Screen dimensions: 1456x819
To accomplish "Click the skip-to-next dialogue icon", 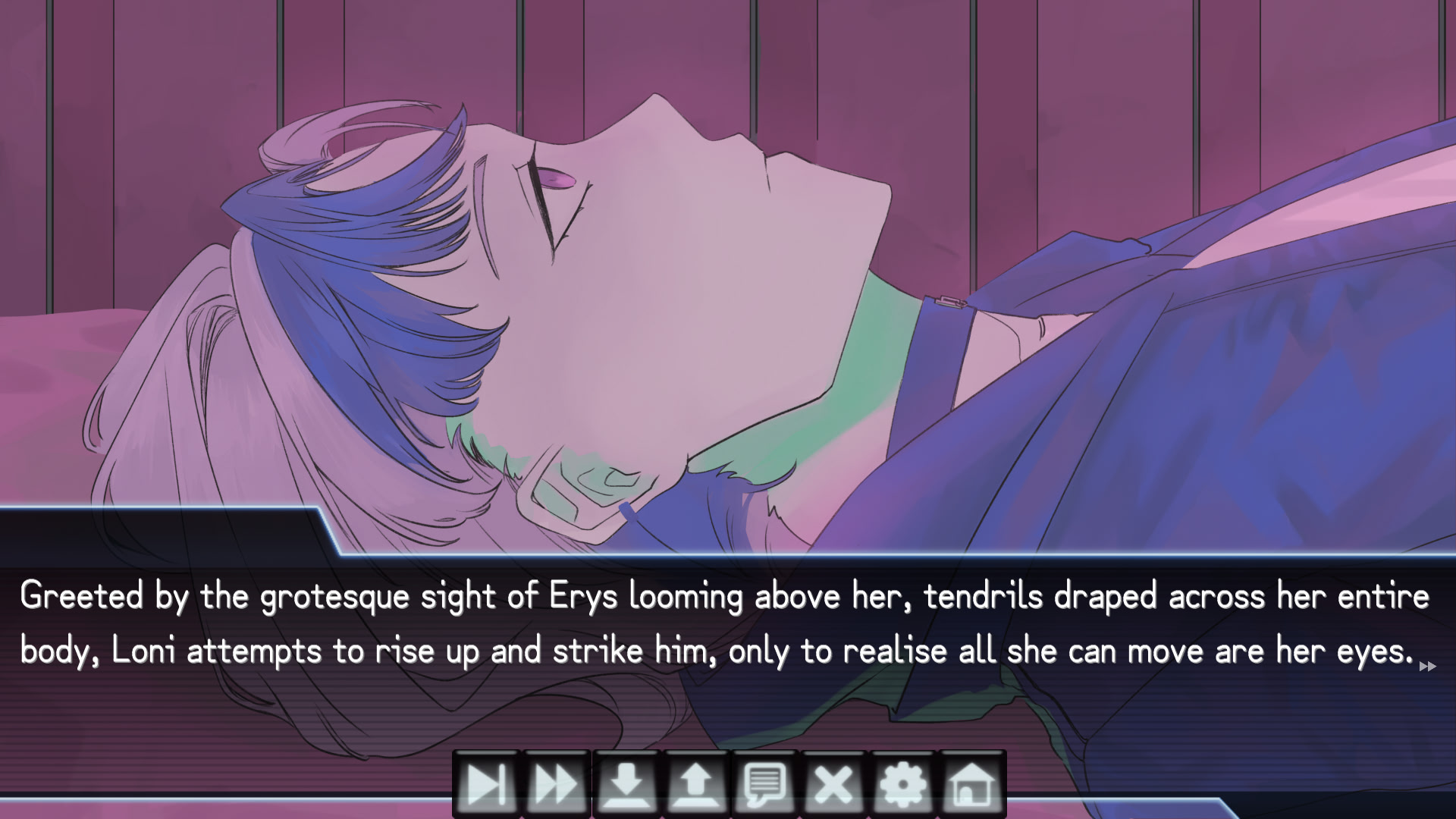I will click(x=485, y=784).
